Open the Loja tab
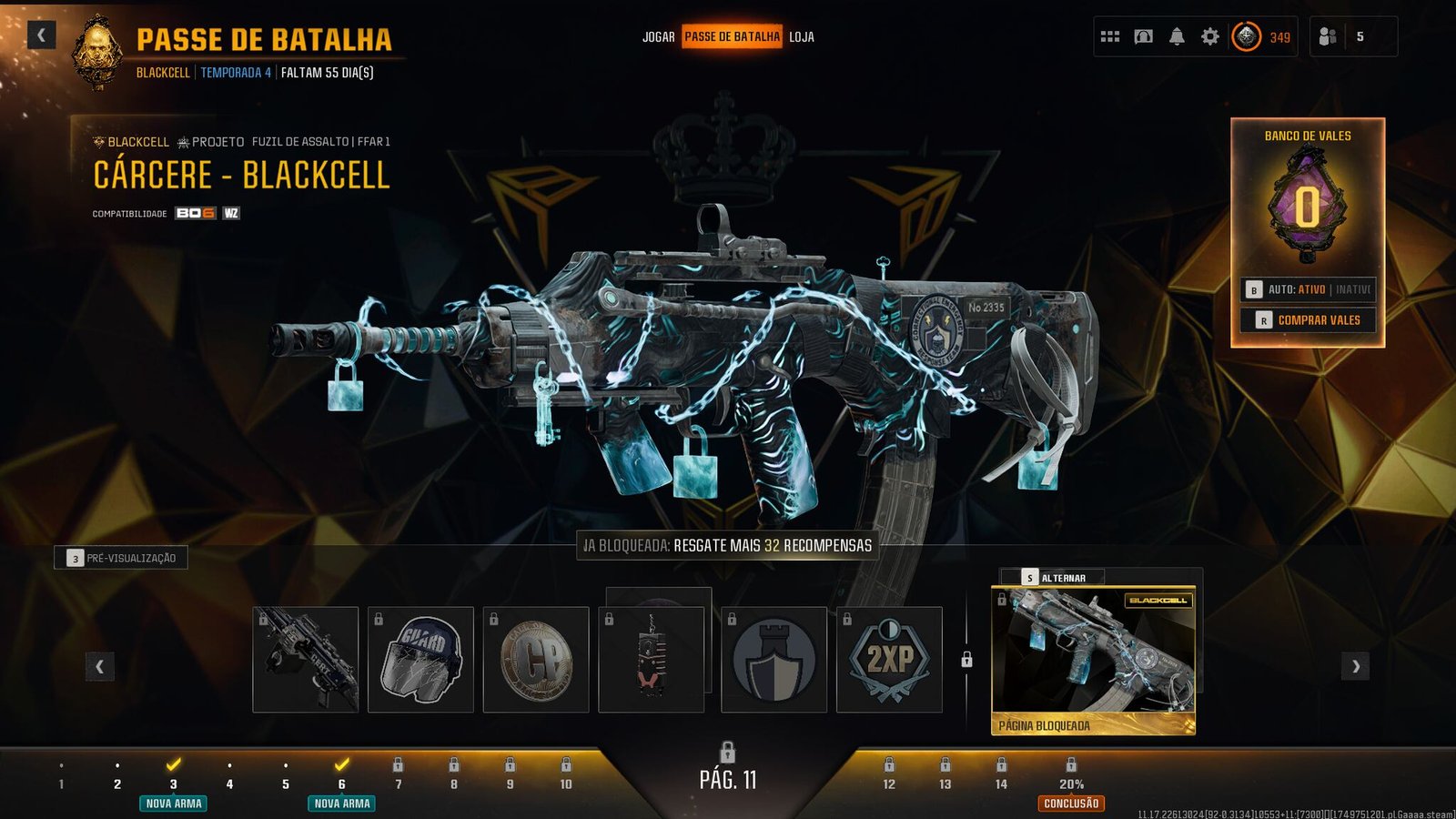The height and width of the screenshot is (819, 1456). coord(802,37)
